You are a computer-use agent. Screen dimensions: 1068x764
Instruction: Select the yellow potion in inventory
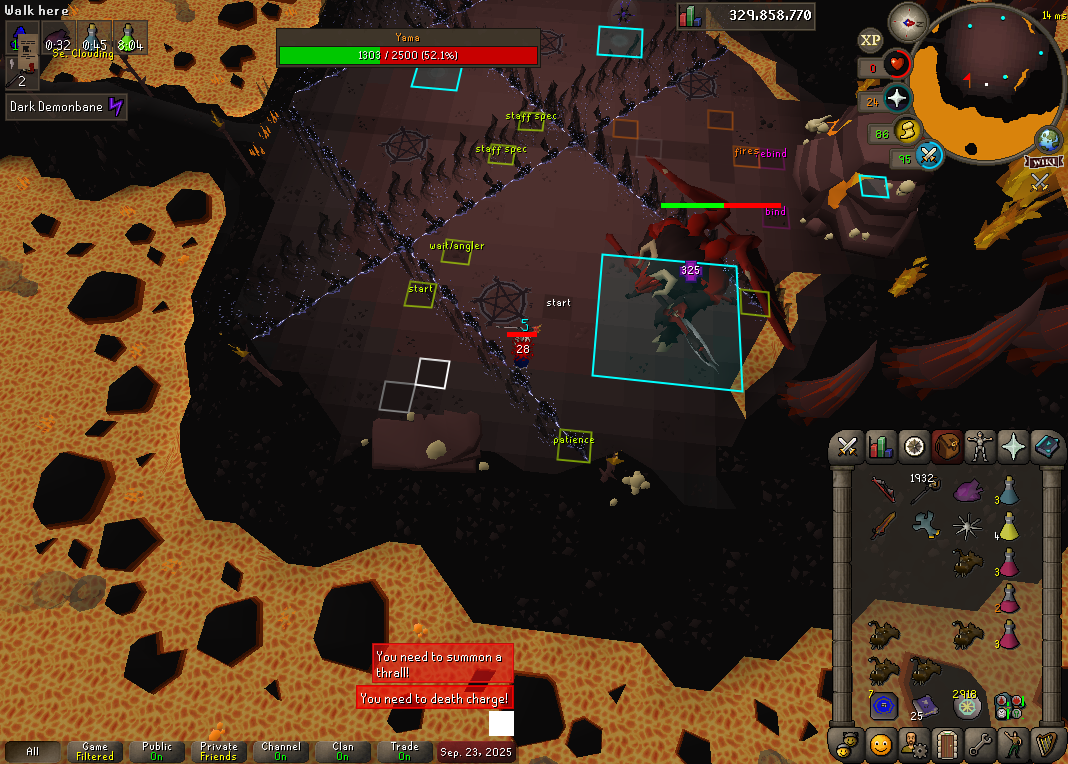coord(1009,527)
